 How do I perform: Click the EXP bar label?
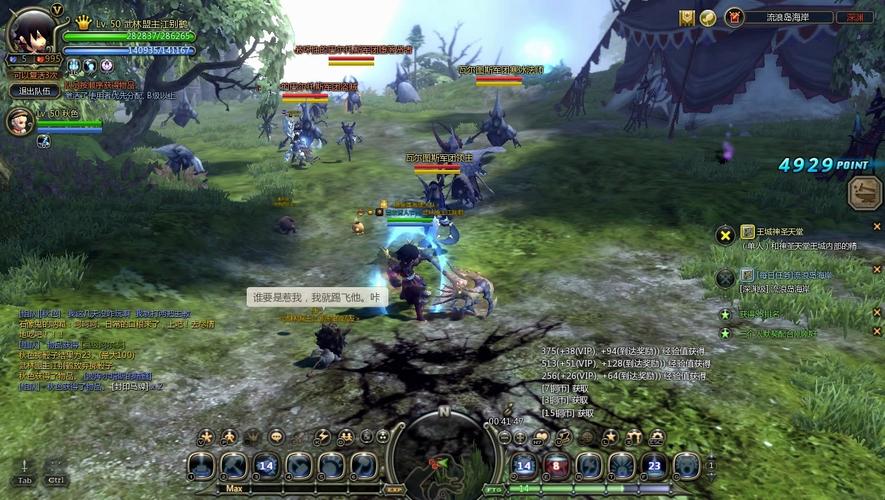pos(394,489)
